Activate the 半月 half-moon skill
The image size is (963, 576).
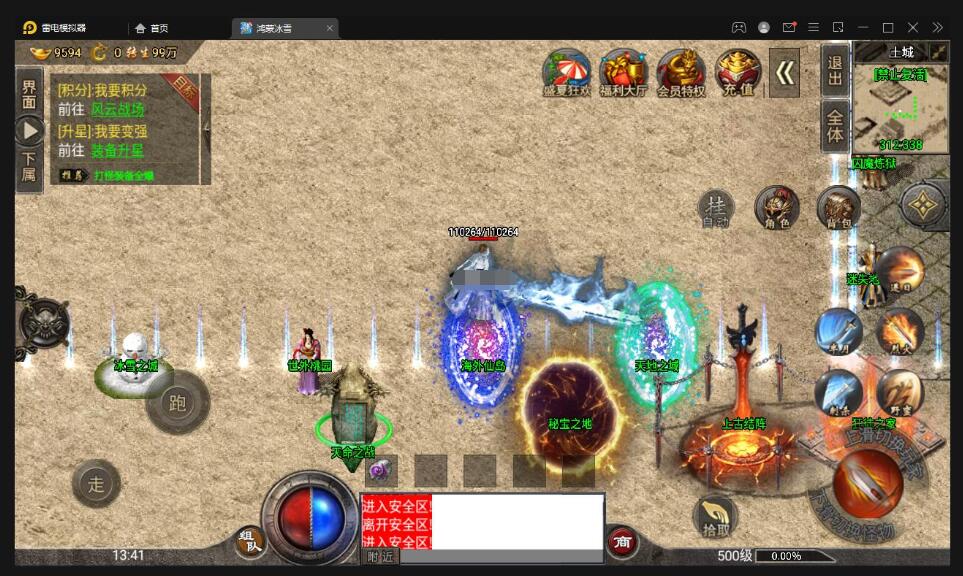pos(838,331)
